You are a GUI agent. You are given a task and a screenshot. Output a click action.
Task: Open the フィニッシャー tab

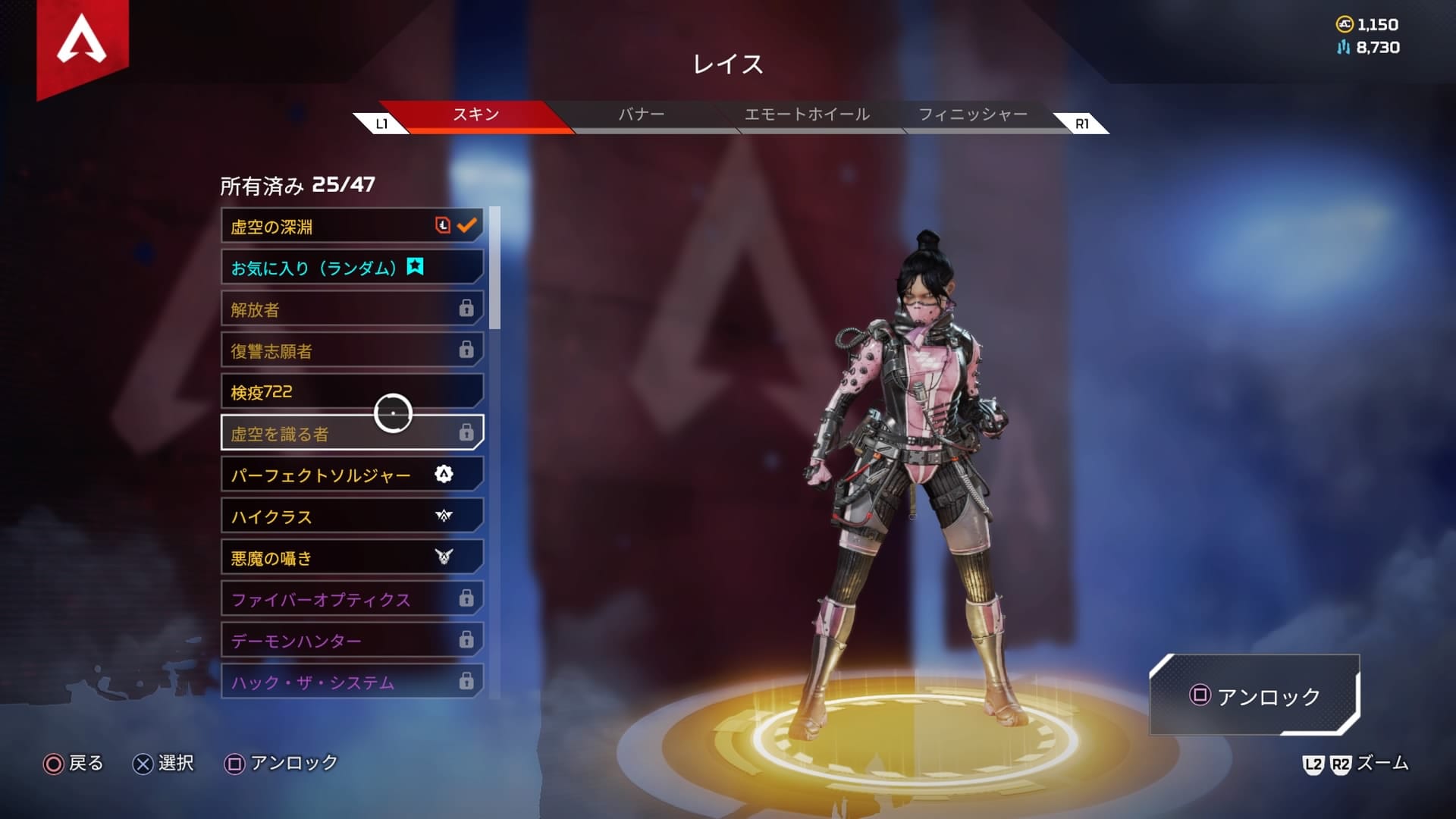click(973, 115)
